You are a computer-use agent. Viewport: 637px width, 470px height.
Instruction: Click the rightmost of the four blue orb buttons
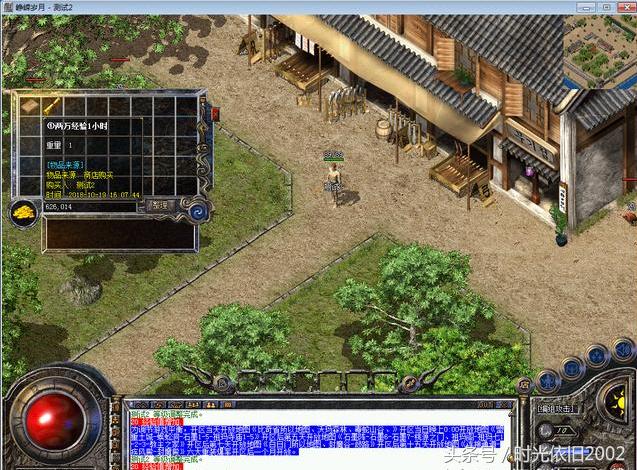point(624,350)
